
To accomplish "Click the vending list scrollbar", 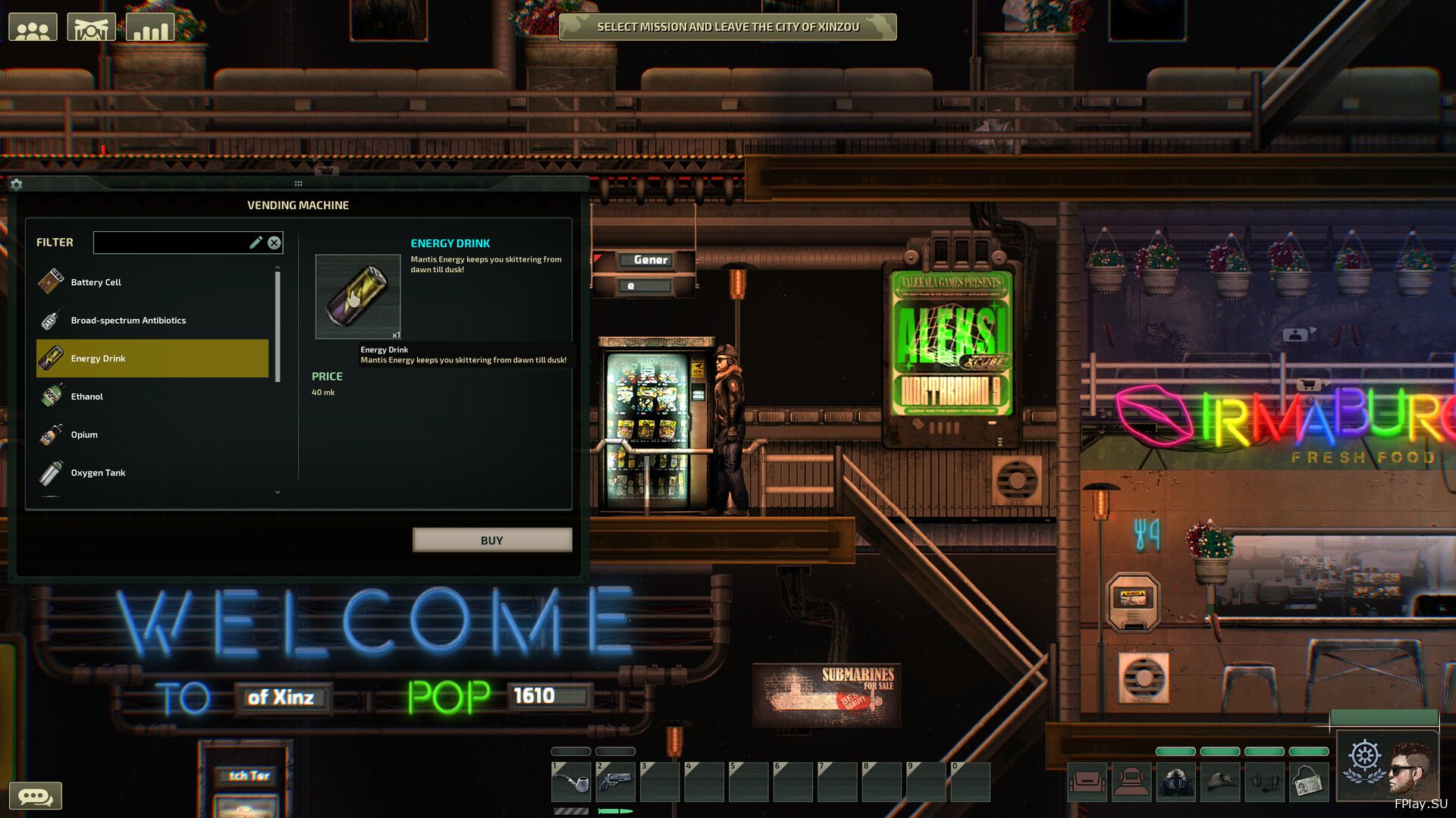I will [278, 326].
